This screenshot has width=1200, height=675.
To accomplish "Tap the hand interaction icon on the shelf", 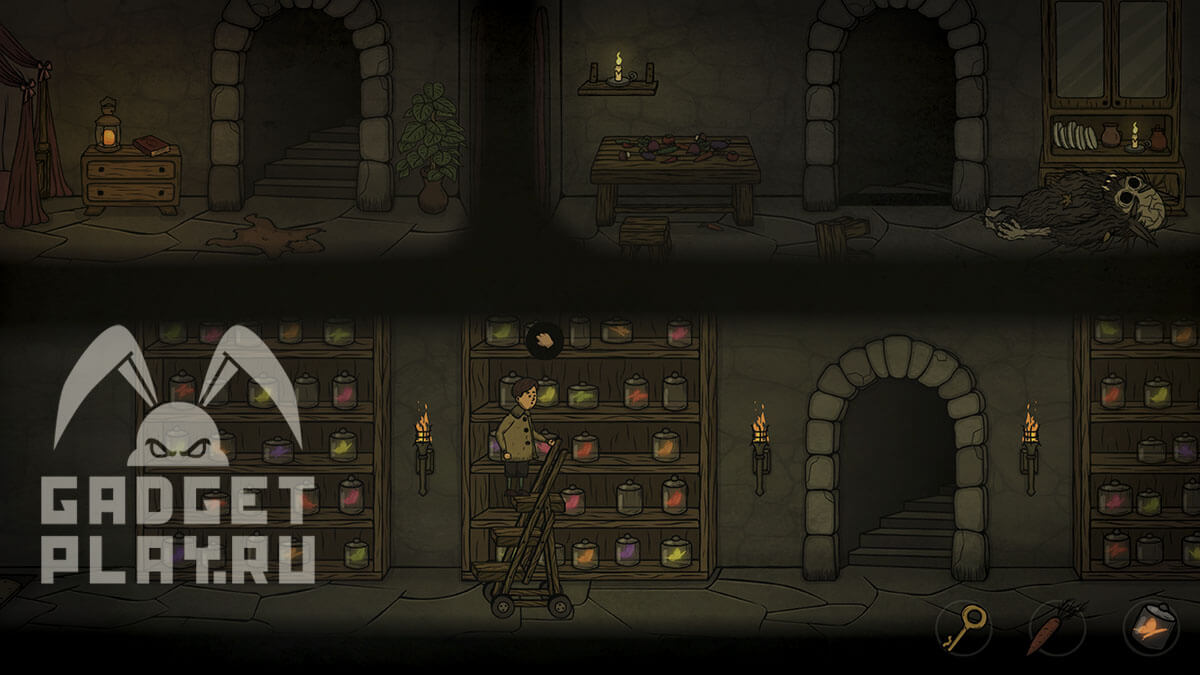I will (545, 339).
